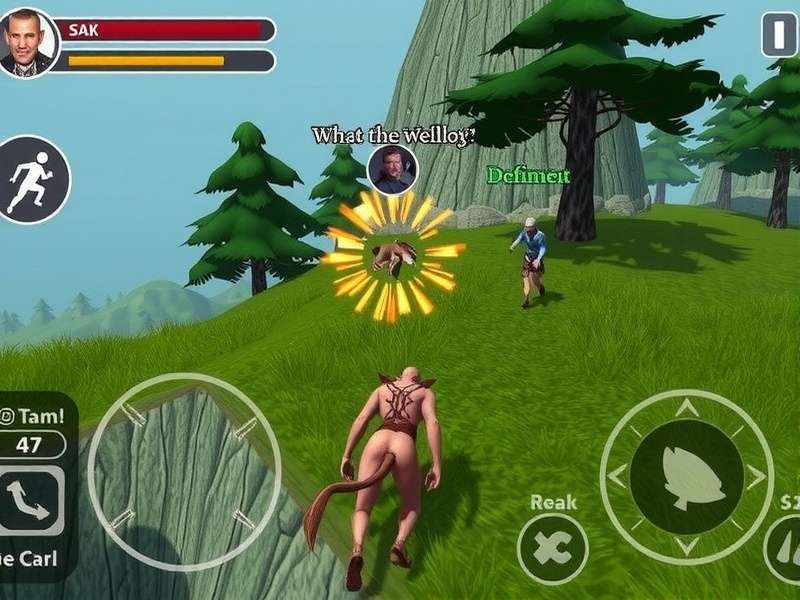
Task: Tap the Reak cross button
Action: pos(553,549)
